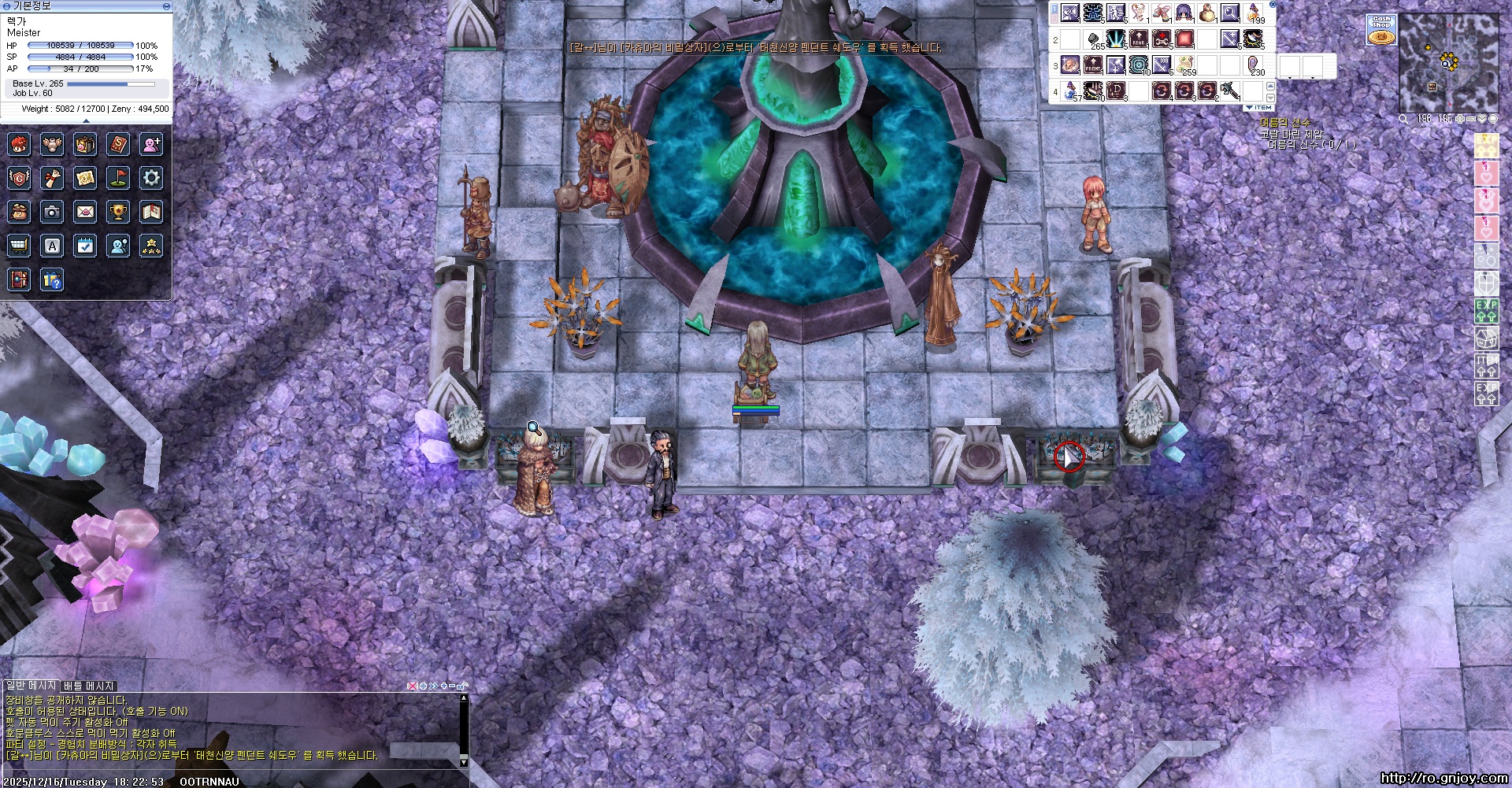Viewport: 1512px width, 788px height.
Task: Open the guild shield icon
Action: [x=20, y=178]
